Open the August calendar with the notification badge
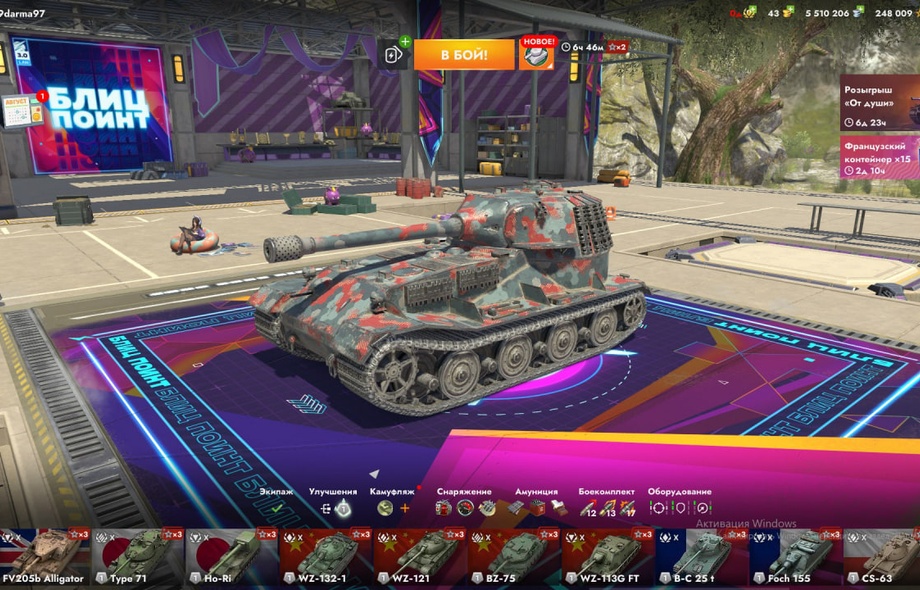 (x=22, y=110)
